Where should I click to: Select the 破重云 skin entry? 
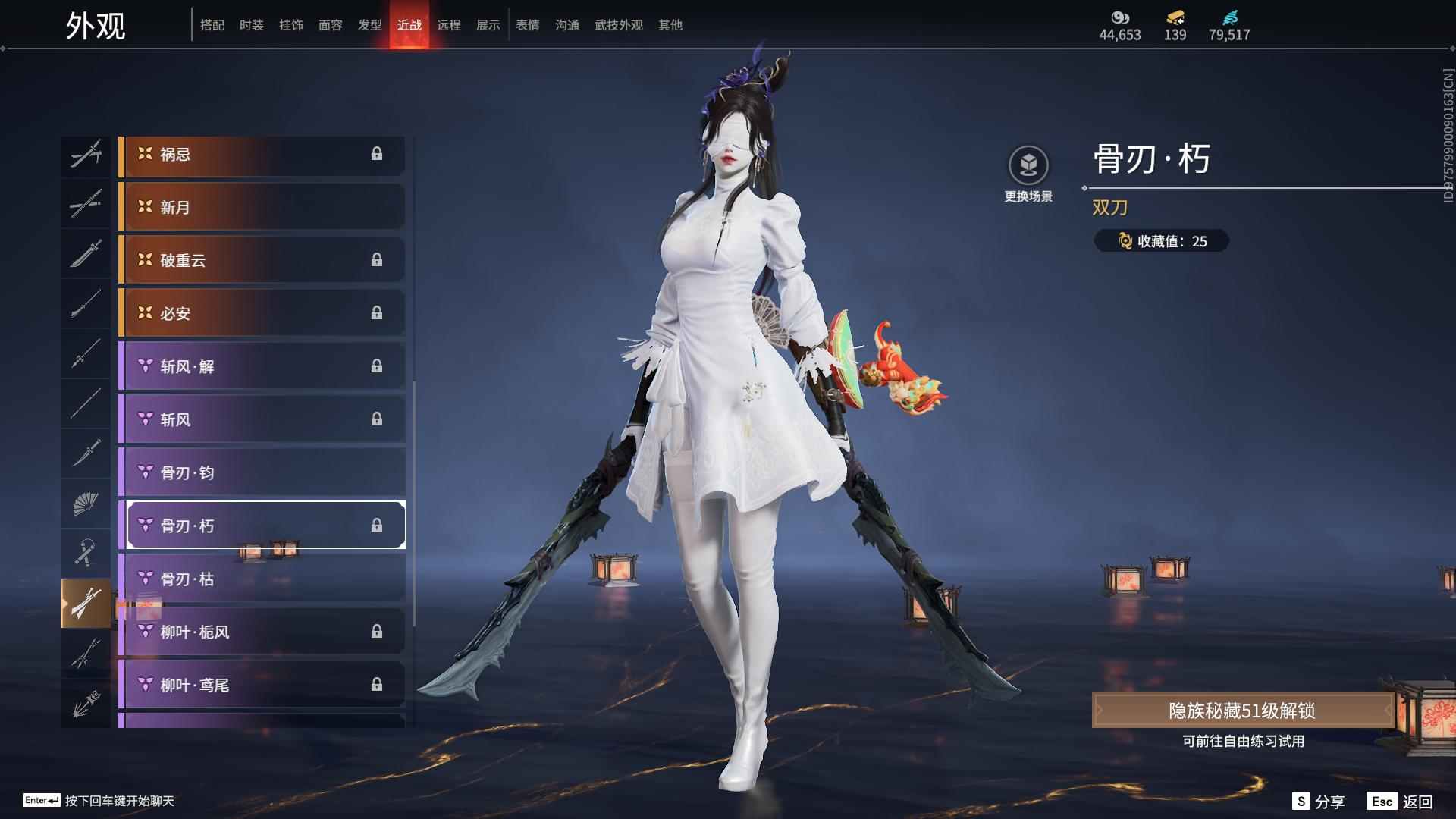tap(262, 261)
